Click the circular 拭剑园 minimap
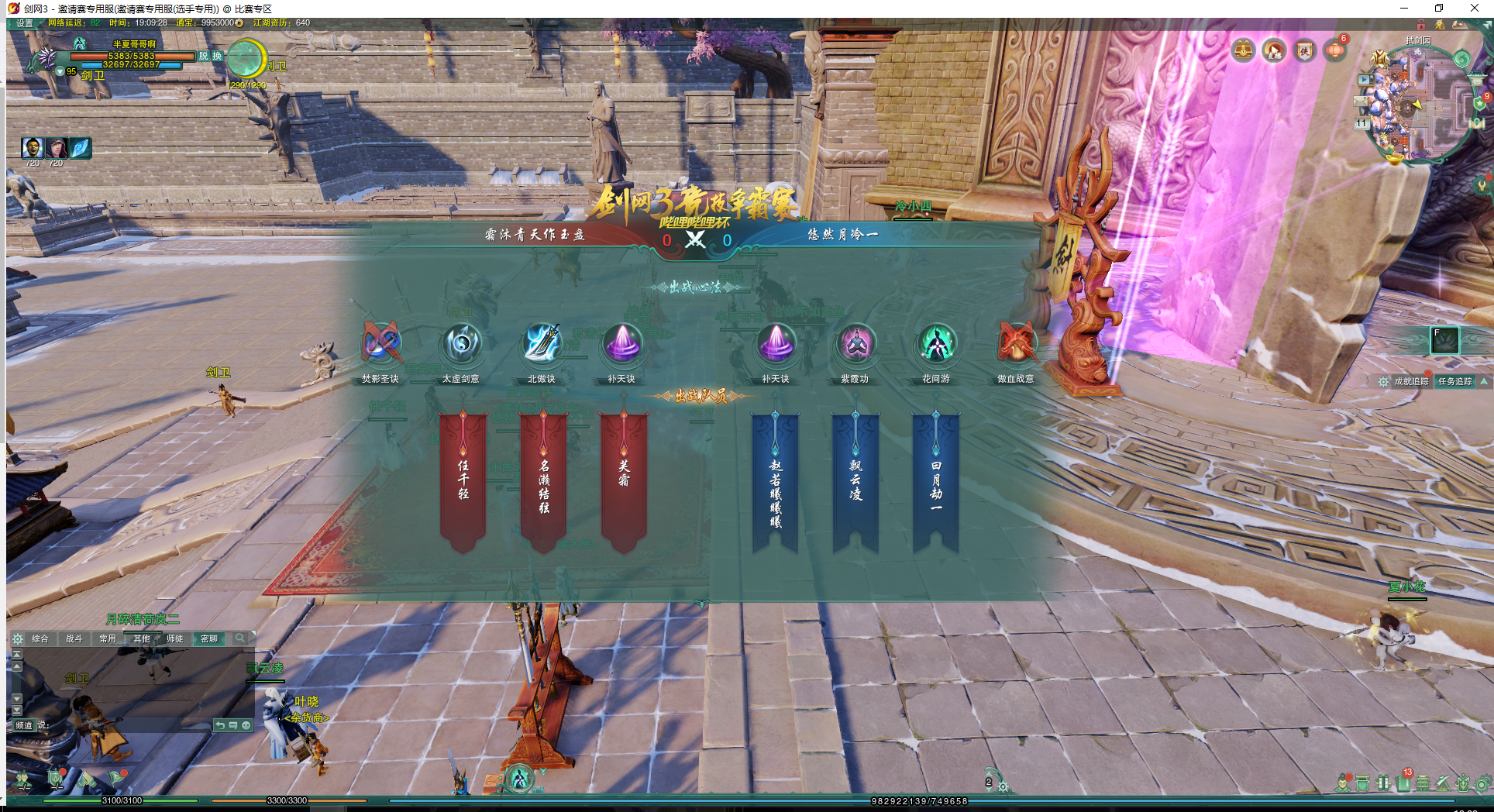The image size is (1494, 812). (x=1417, y=102)
